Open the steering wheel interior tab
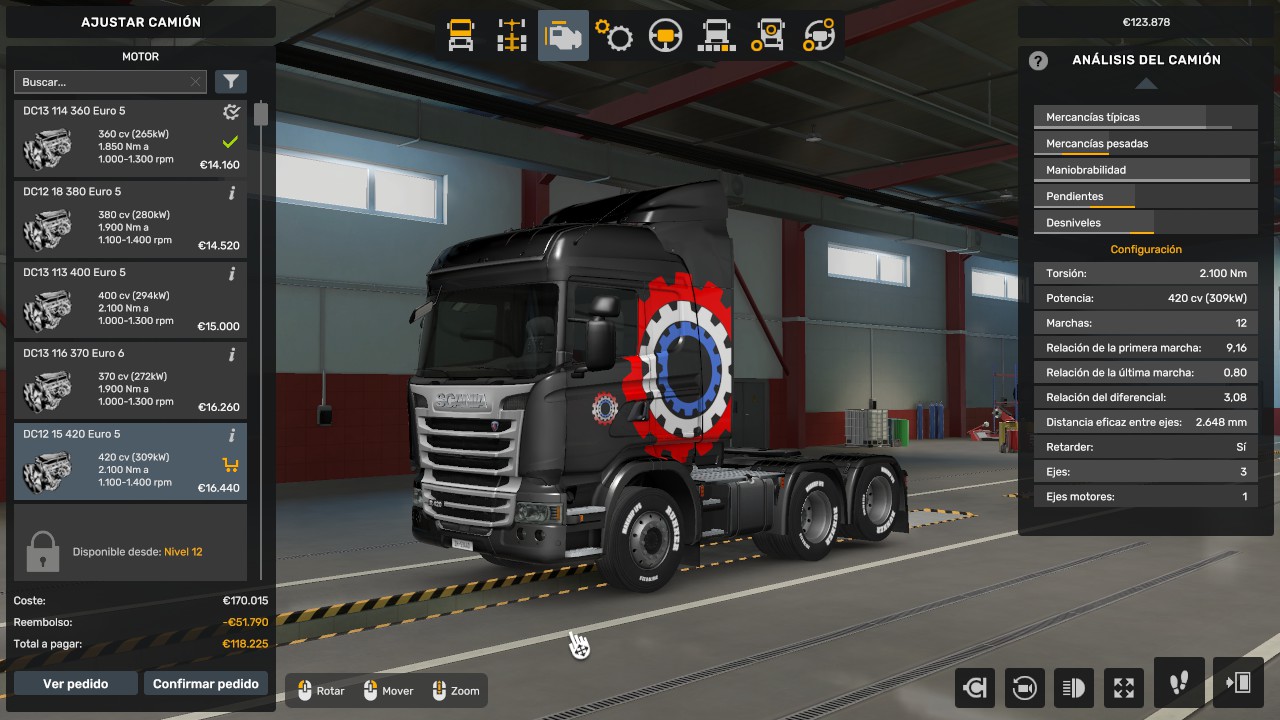This screenshot has width=1280, height=720. tap(665, 36)
